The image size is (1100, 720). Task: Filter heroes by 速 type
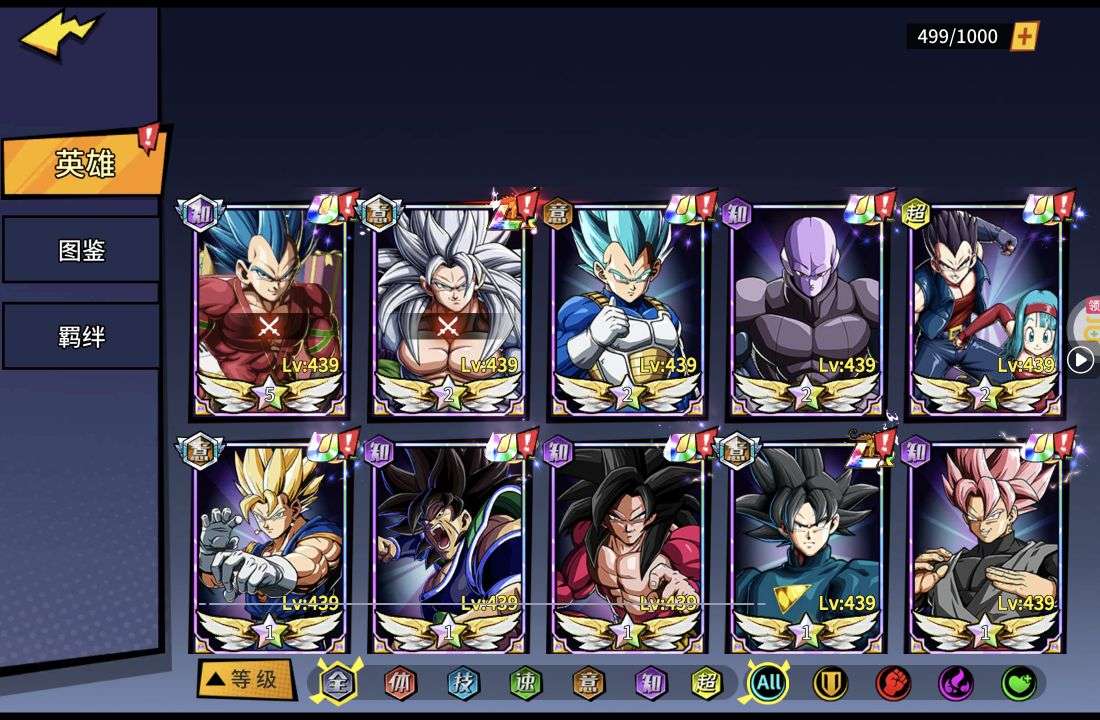(x=525, y=684)
